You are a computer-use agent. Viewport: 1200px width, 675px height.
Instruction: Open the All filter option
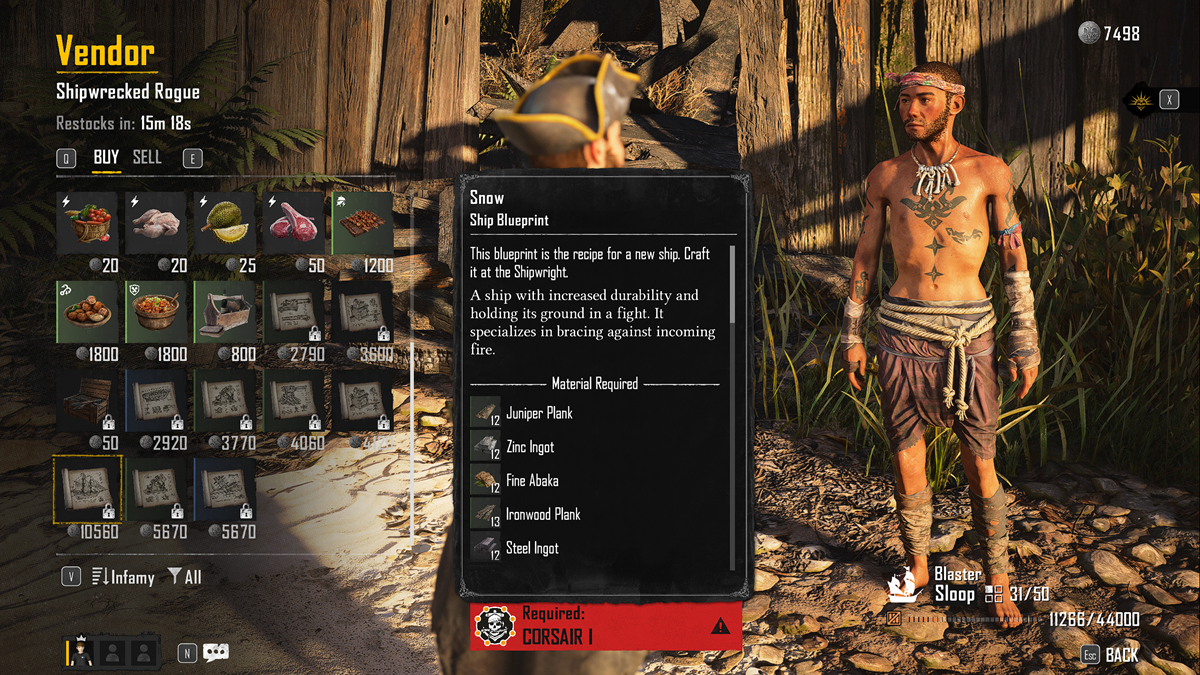[185, 577]
